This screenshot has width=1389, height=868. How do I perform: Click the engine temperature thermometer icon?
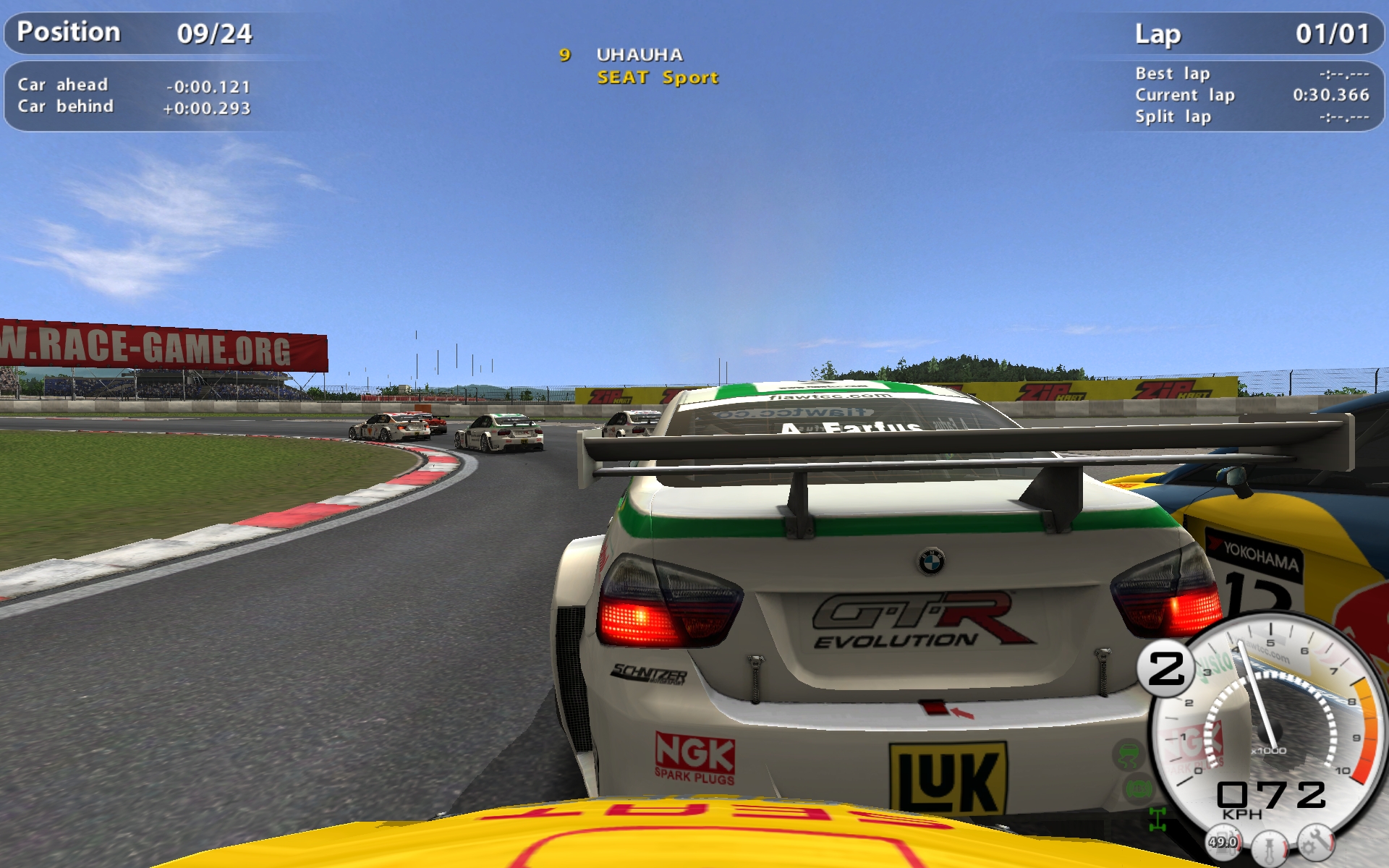(x=1270, y=847)
